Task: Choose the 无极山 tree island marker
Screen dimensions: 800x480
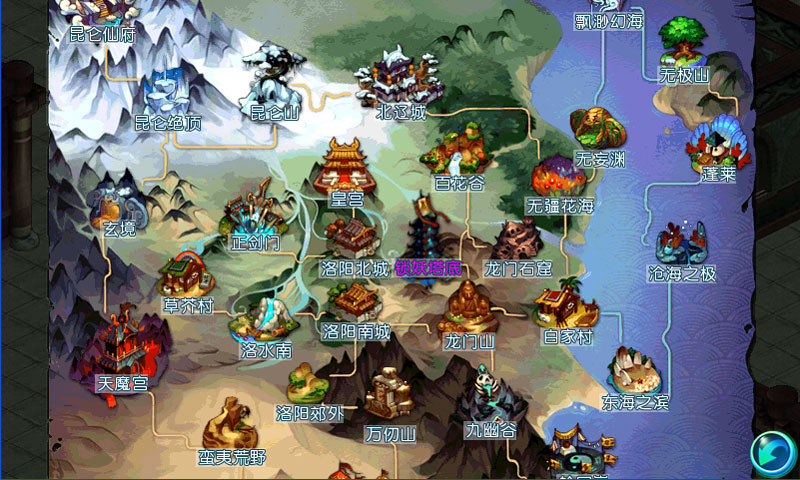Action: [x=684, y=46]
